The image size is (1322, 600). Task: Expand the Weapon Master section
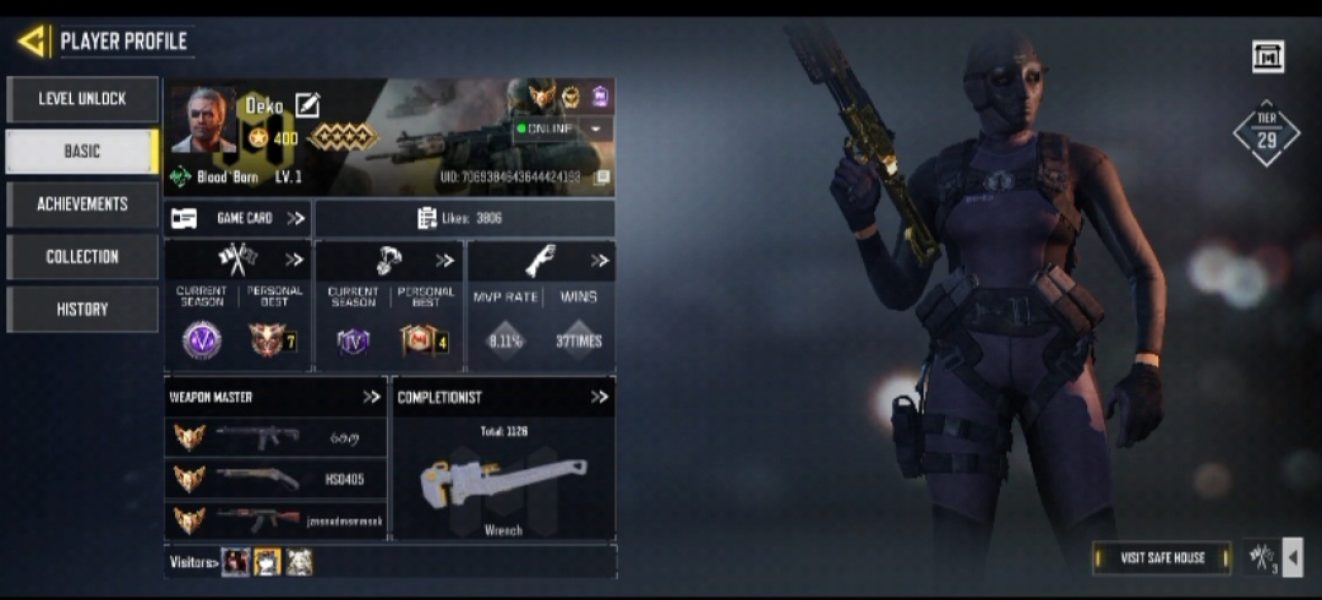371,397
